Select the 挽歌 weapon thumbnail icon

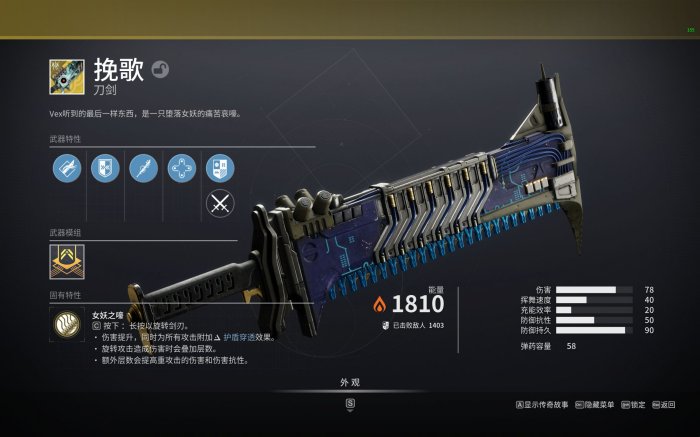[x=67, y=77]
